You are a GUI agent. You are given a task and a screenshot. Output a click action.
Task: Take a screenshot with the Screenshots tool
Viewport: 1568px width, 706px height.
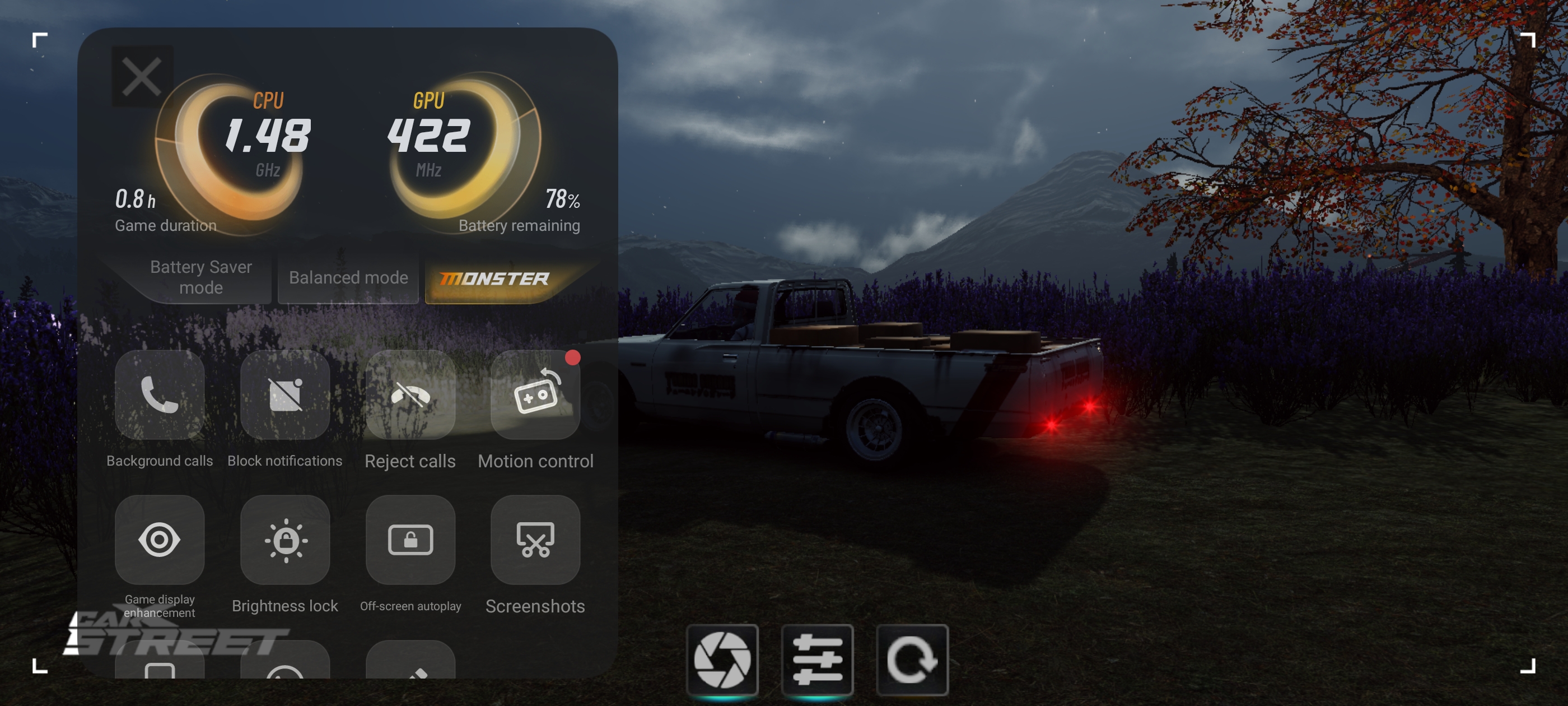[535, 540]
